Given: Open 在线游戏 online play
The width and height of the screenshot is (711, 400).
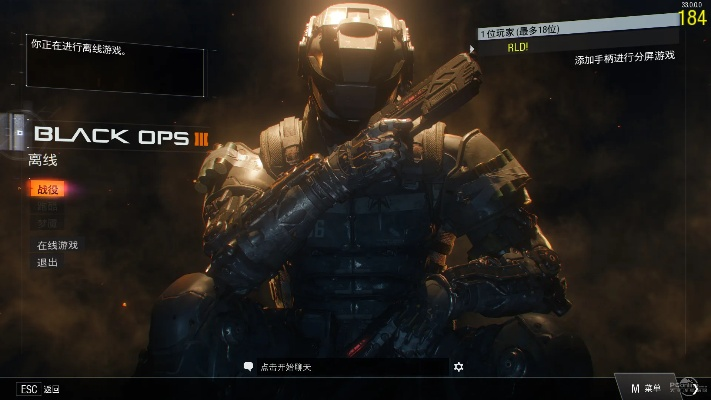Looking at the screenshot, I should pos(57,245).
